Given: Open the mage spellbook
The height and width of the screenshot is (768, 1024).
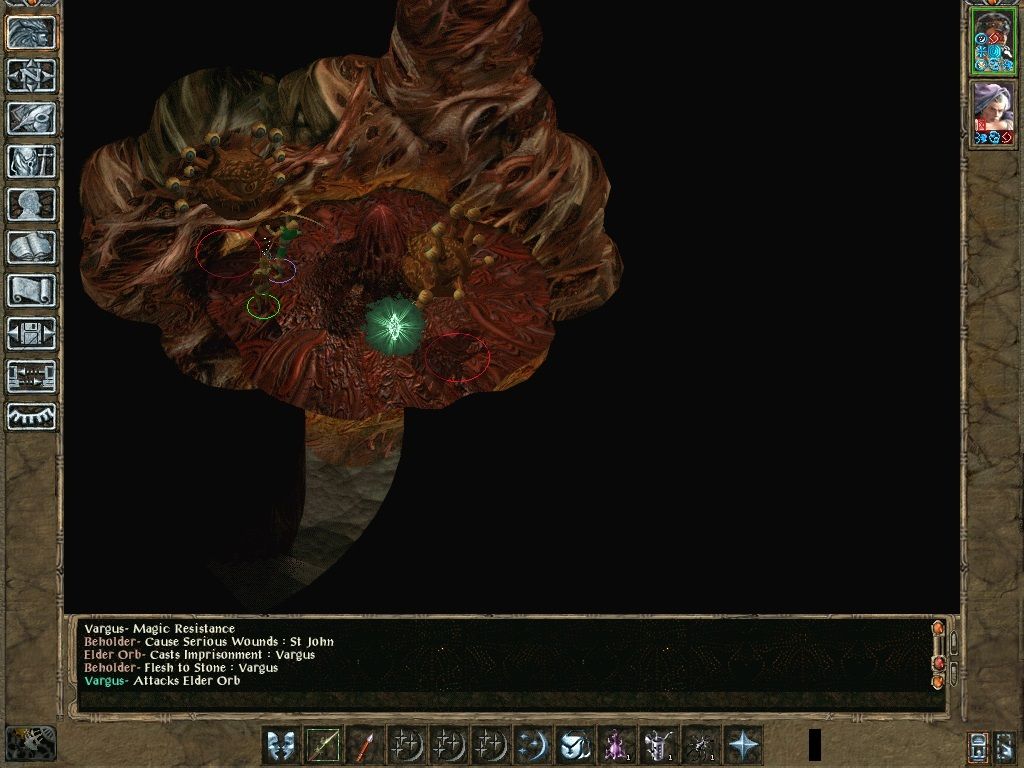Looking at the screenshot, I should click(32, 247).
